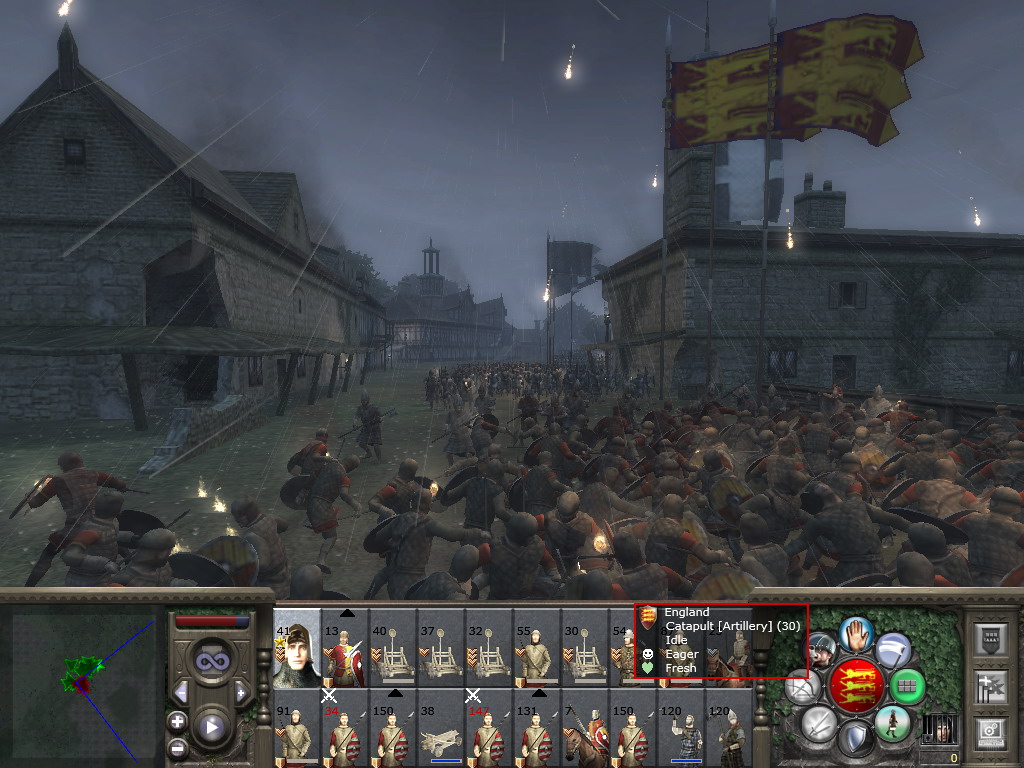Click the England three lions emblem button

point(856,684)
